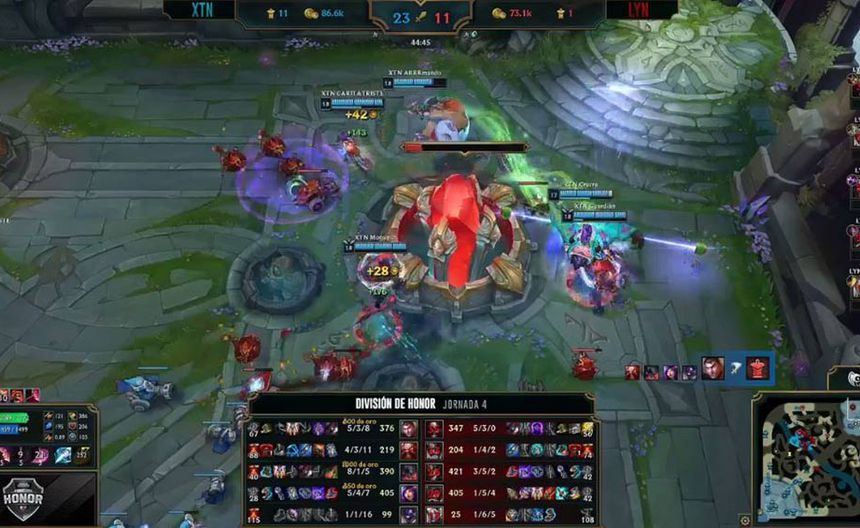Click the red turret icon in the kill feed
This screenshot has height=528, width=860.
pyautogui.click(x=758, y=368)
